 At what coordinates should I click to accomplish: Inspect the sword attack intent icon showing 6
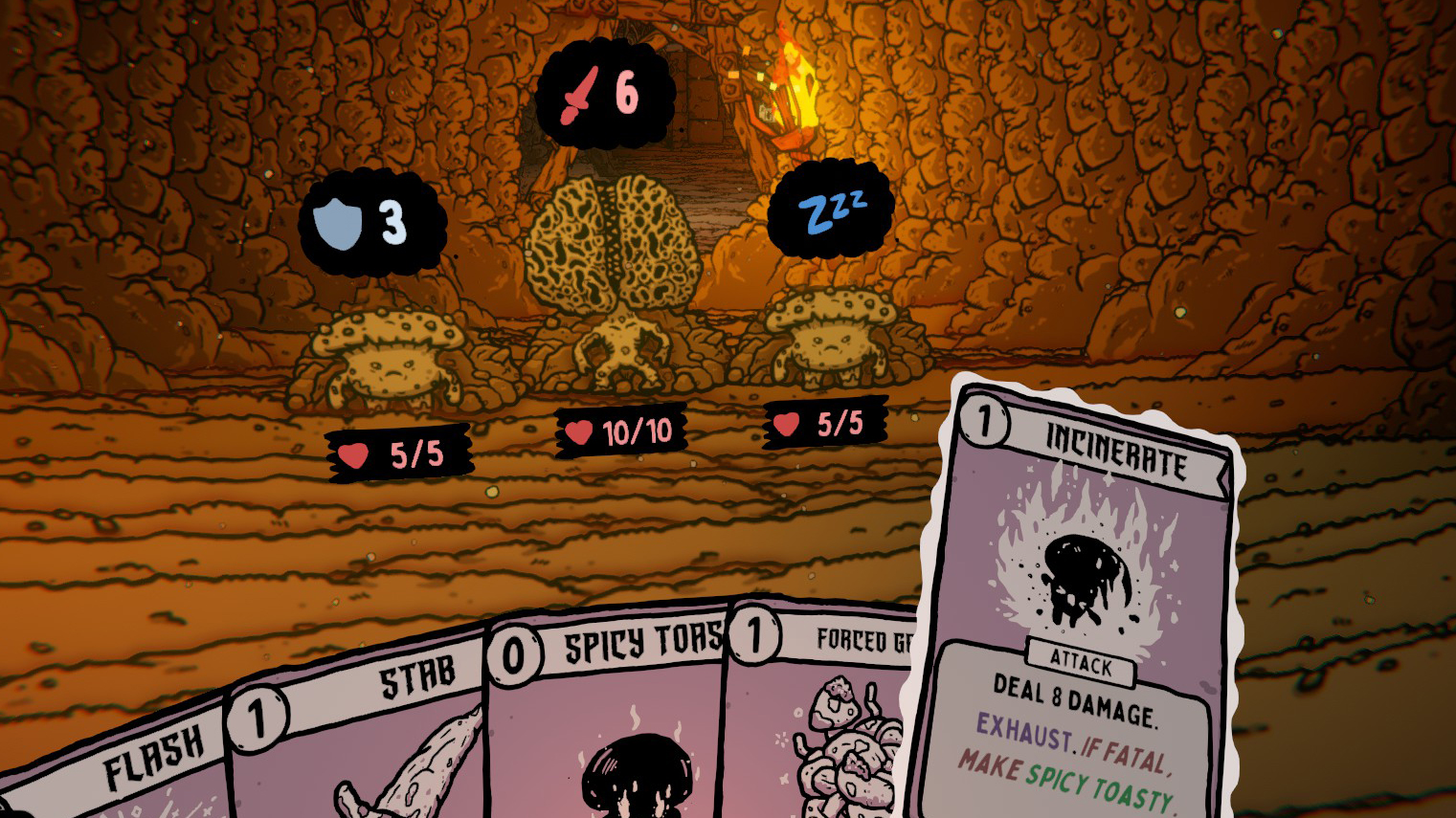(x=579, y=94)
